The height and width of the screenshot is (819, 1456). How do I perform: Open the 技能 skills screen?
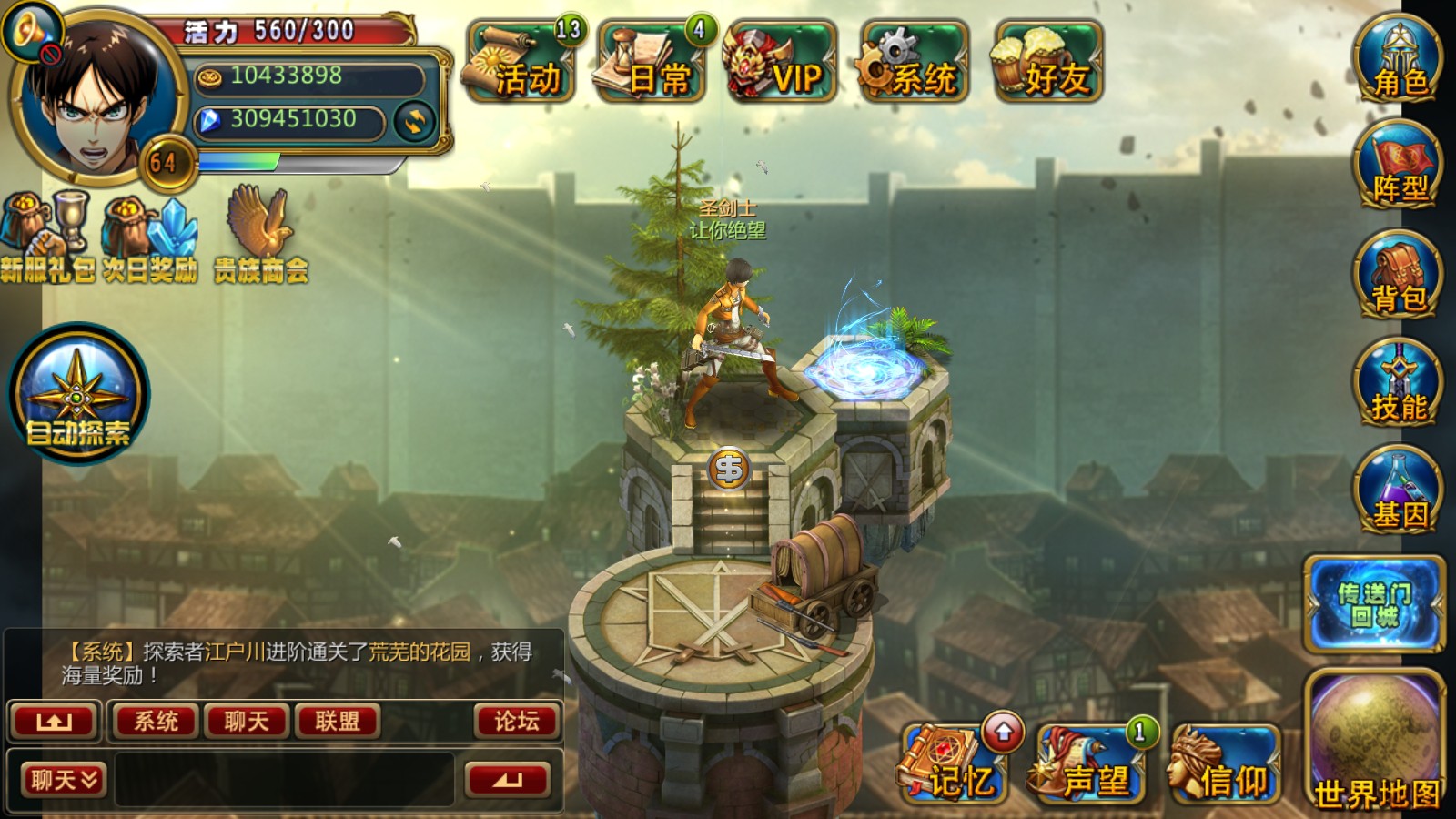coord(1398,382)
